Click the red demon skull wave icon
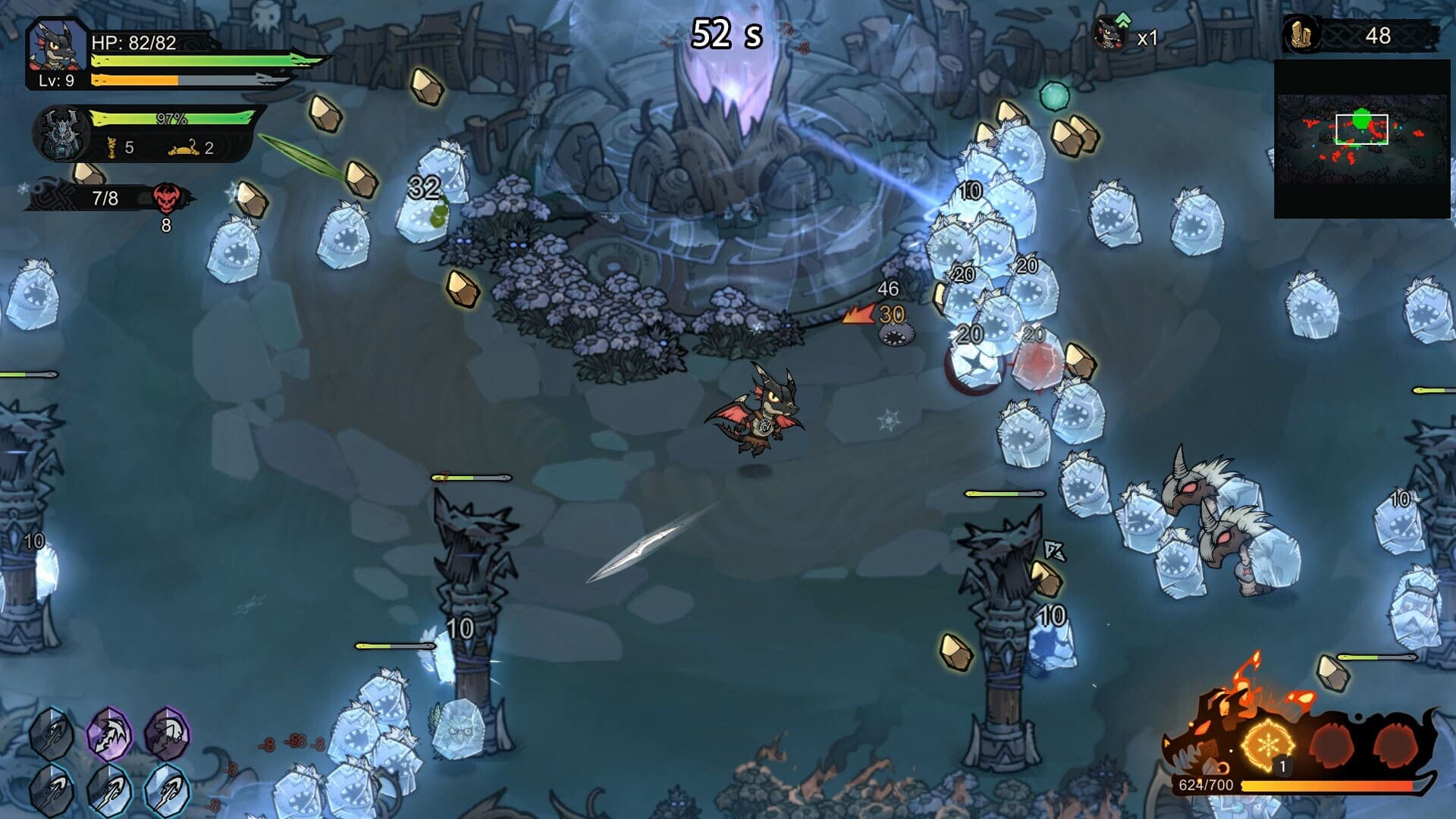 166,199
